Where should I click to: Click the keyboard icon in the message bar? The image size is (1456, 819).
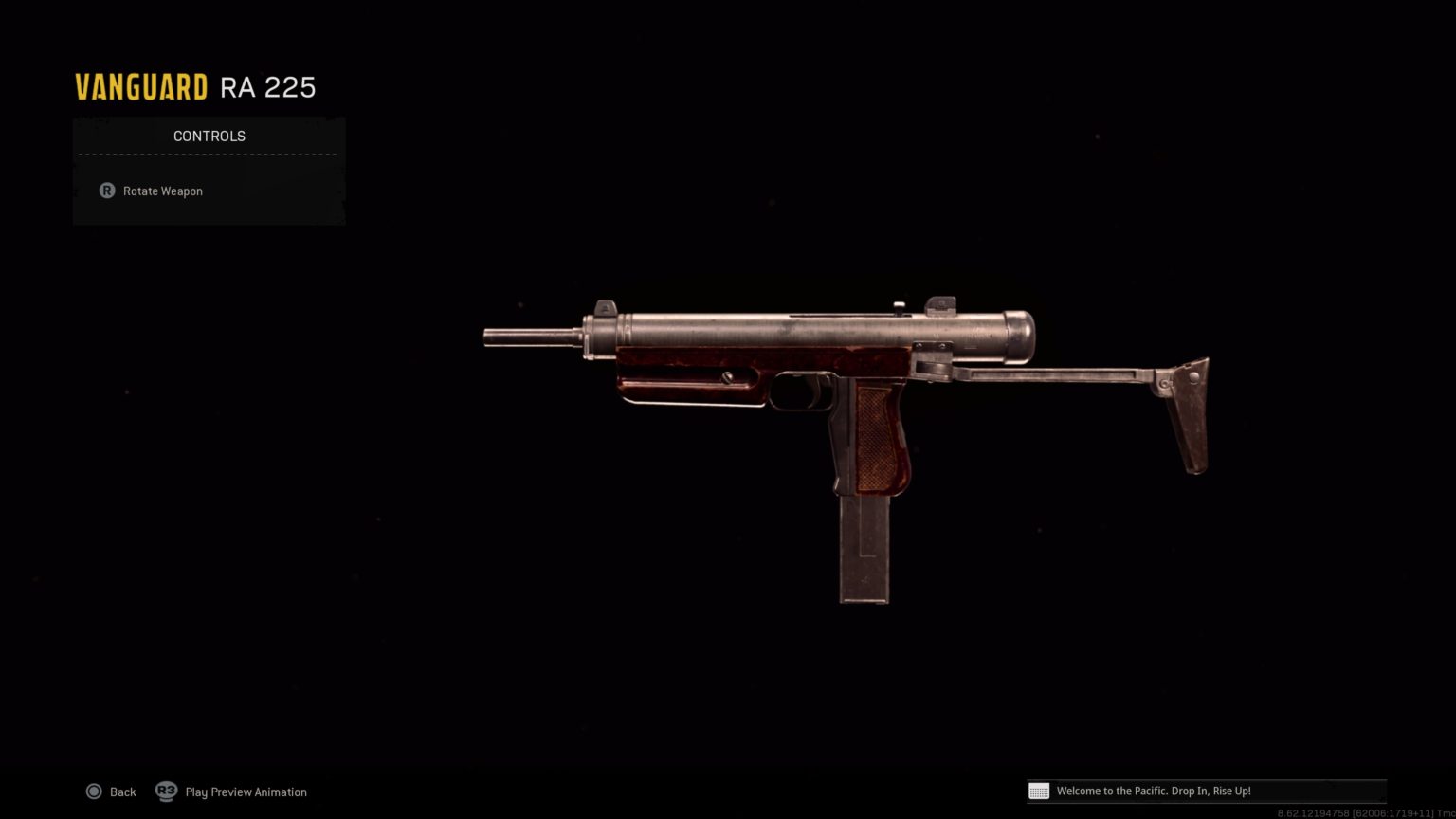click(x=1039, y=791)
